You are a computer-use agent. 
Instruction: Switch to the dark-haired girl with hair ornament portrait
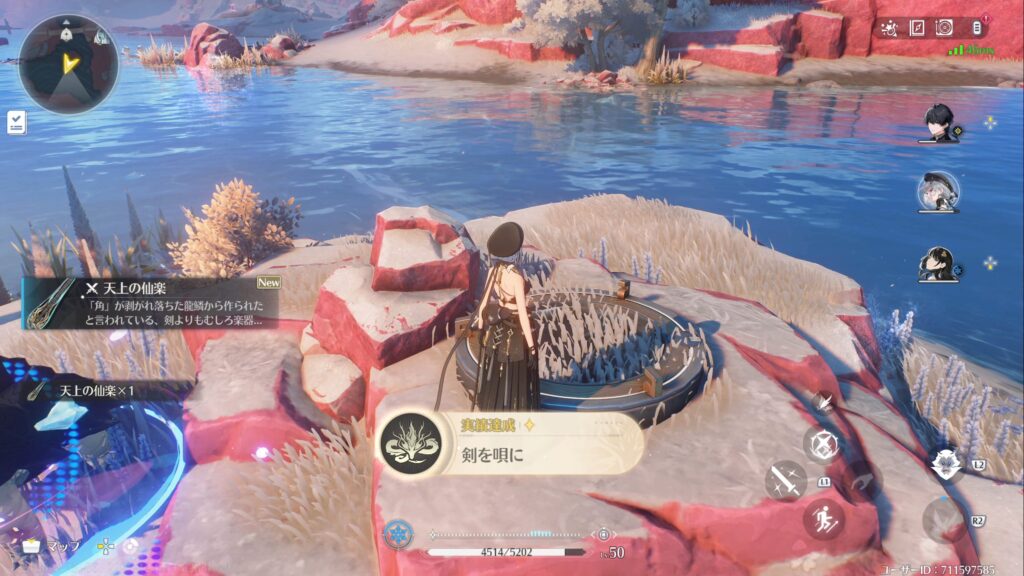[939, 264]
